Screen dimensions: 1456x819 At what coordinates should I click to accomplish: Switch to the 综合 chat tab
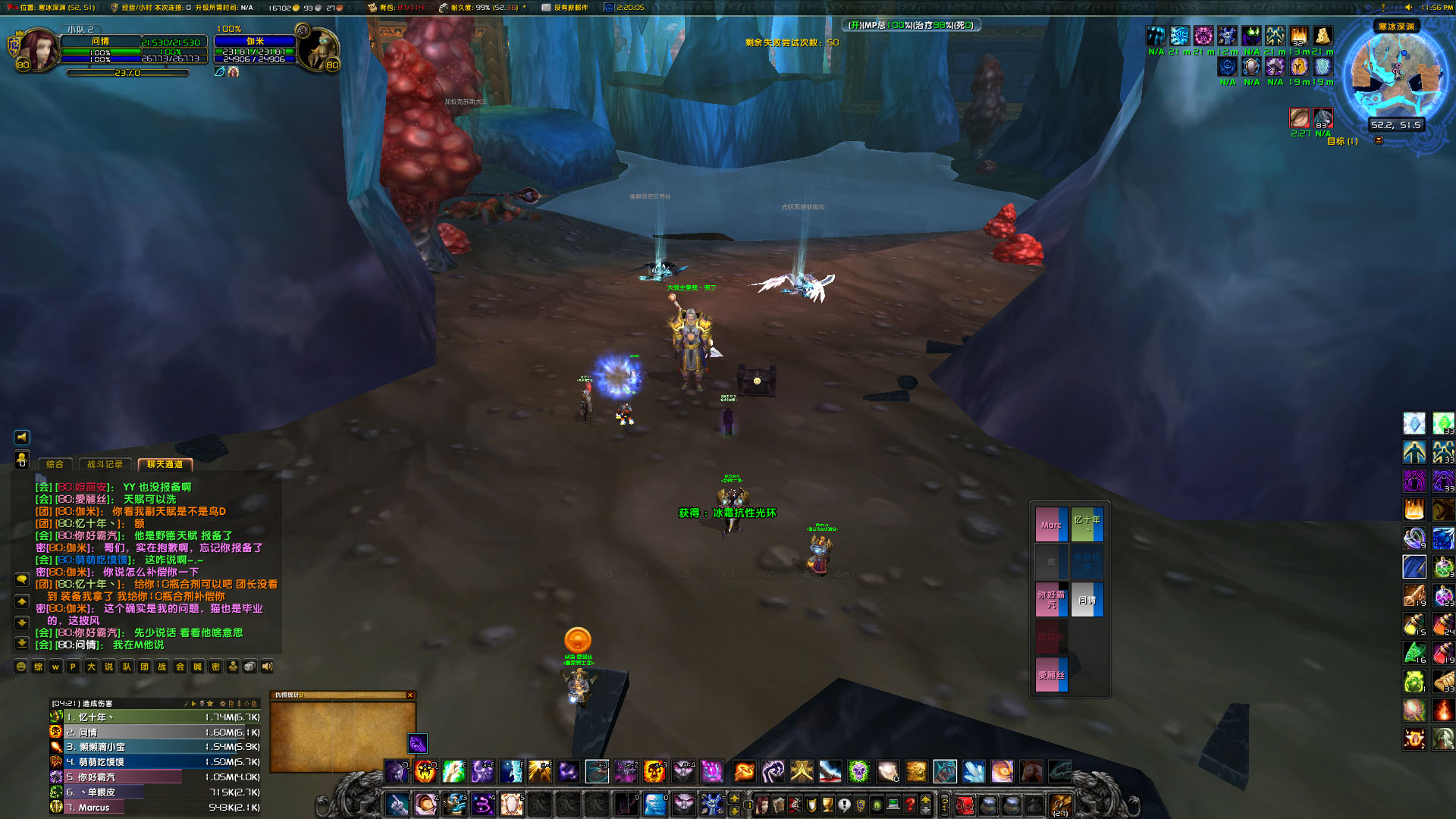pos(55,464)
